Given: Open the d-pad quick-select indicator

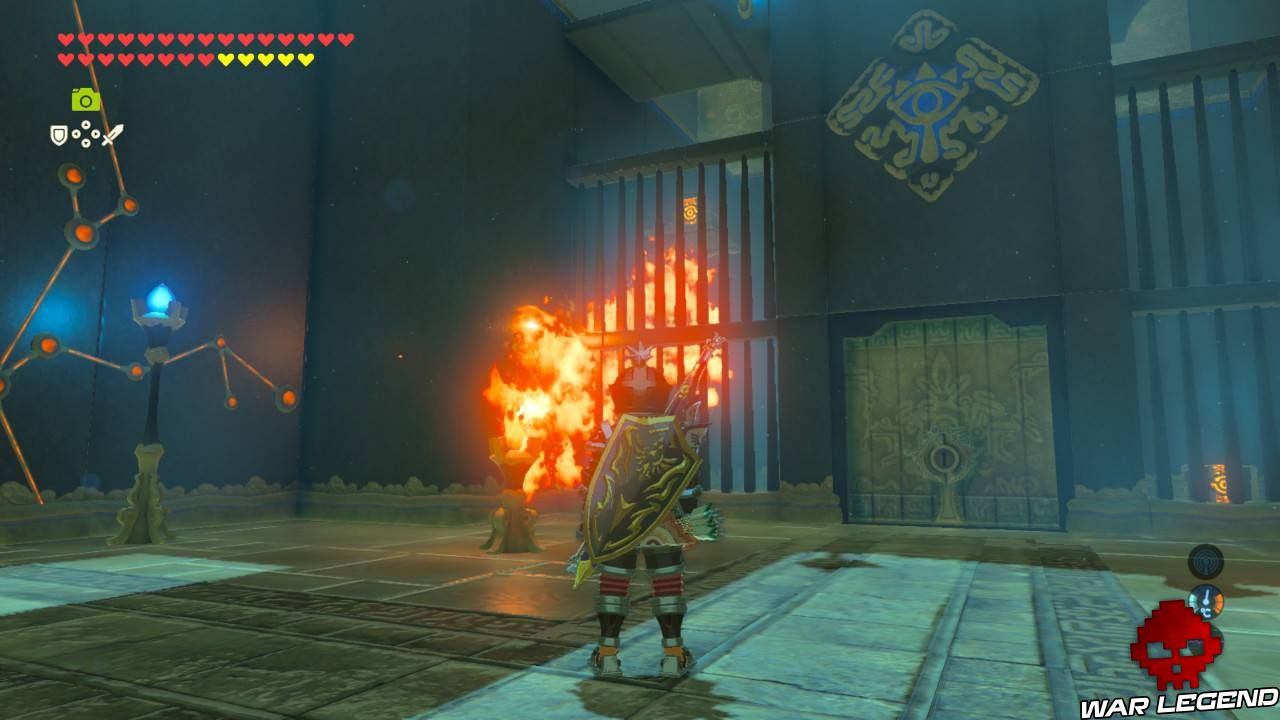Looking at the screenshot, I should coord(85,134).
